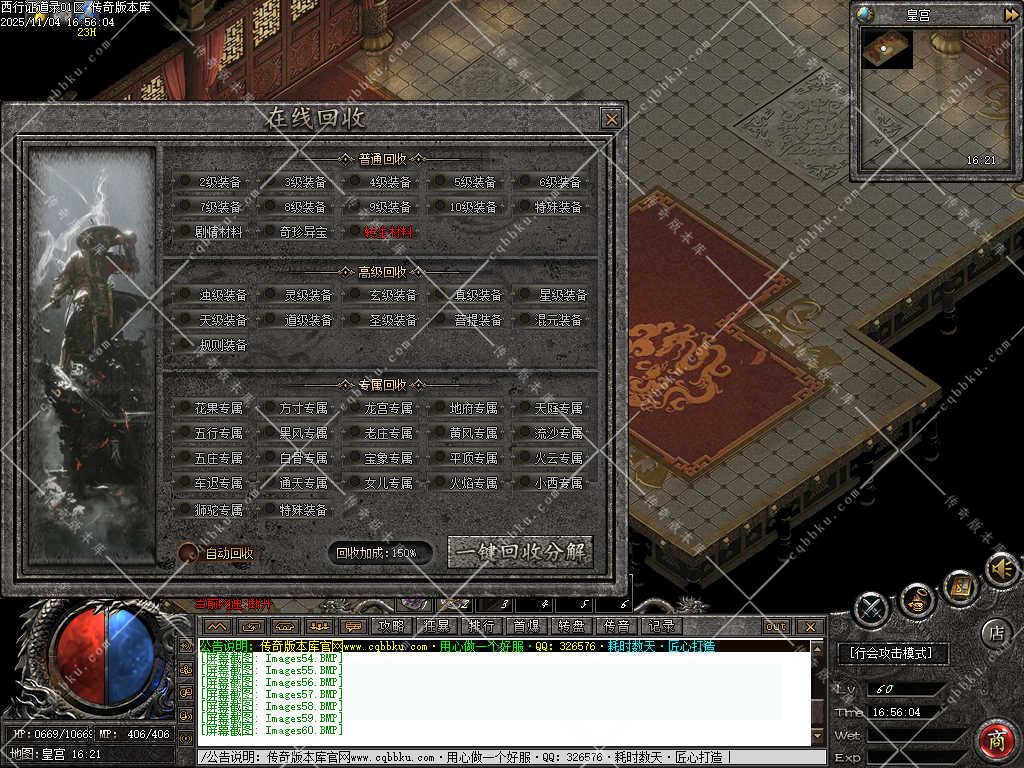This screenshot has height=768, width=1024.
Task: Close the 在线回收 recycling window
Action: click(611, 119)
